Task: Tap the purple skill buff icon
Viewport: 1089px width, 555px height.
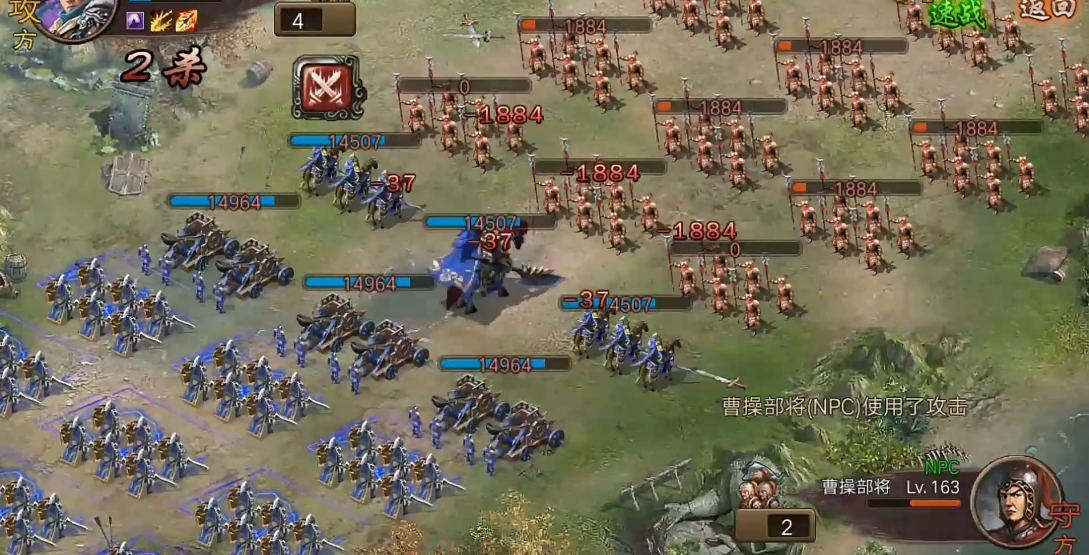Action: 136,21
